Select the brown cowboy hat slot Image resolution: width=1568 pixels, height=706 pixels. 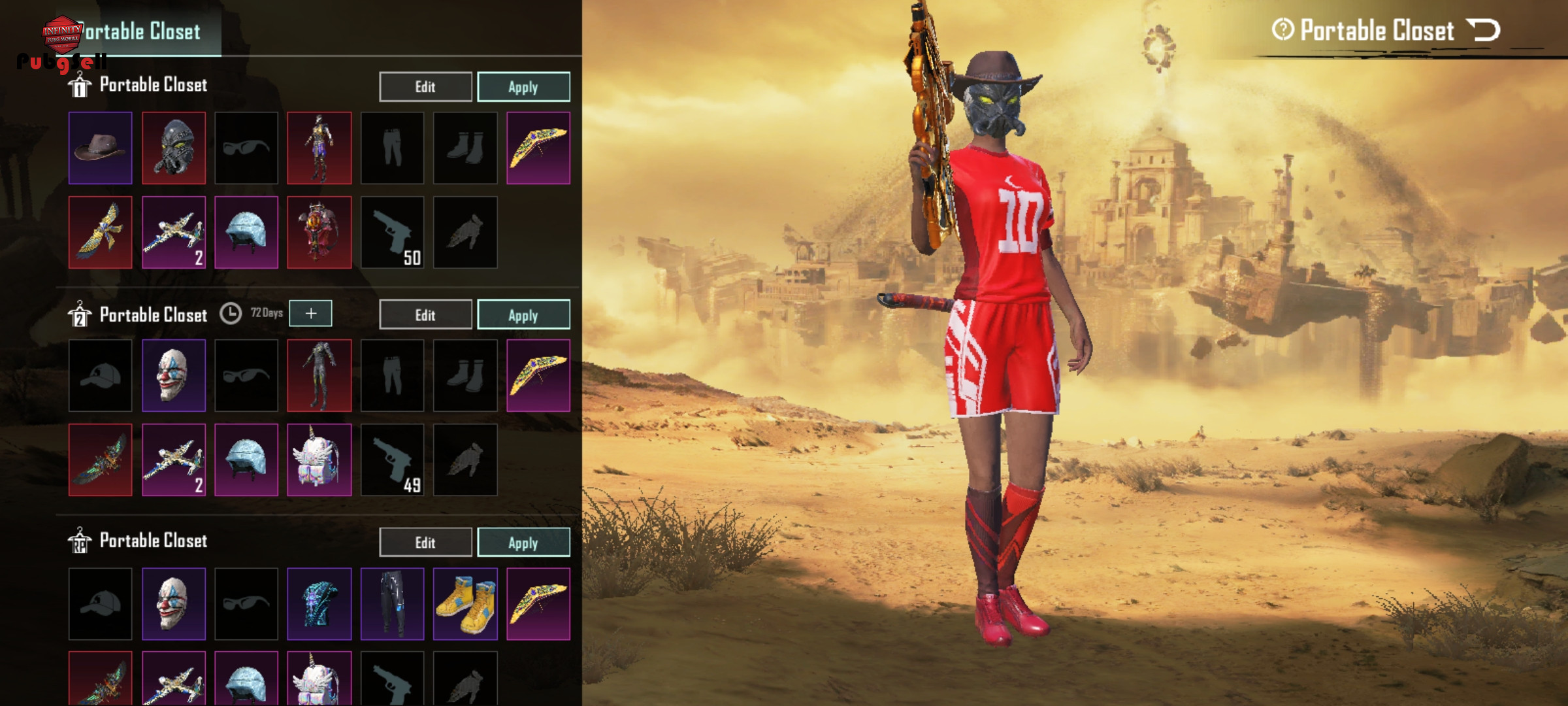pos(101,148)
